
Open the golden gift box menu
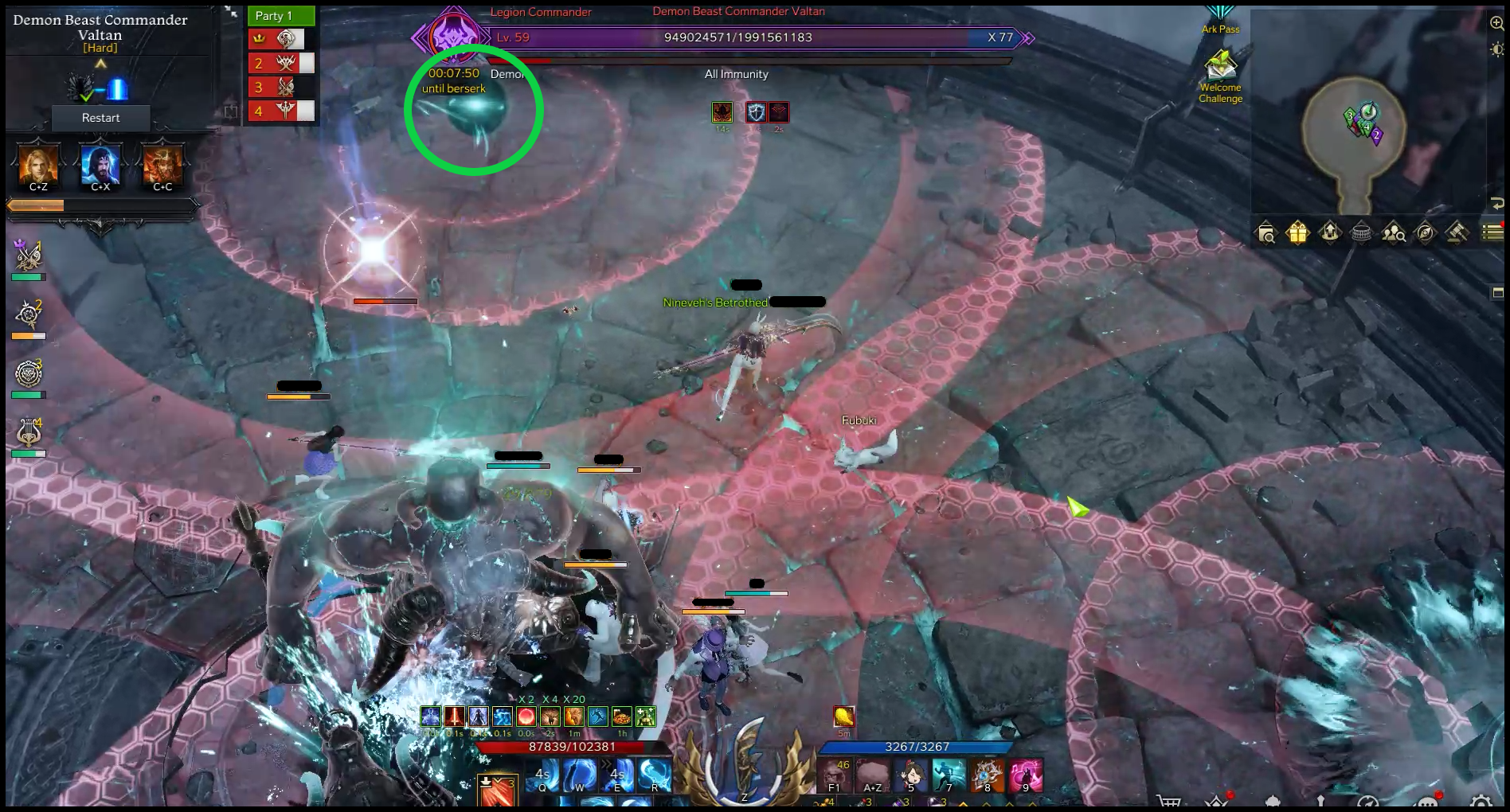click(x=1297, y=232)
